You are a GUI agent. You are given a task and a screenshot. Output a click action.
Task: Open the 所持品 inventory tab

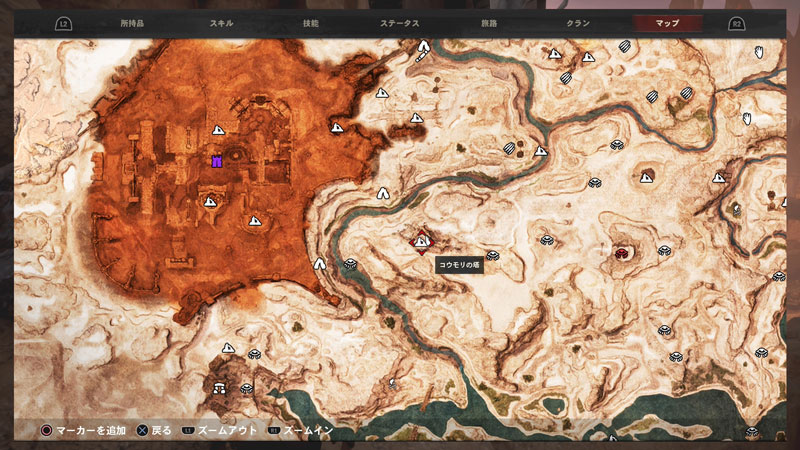pos(132,22)
